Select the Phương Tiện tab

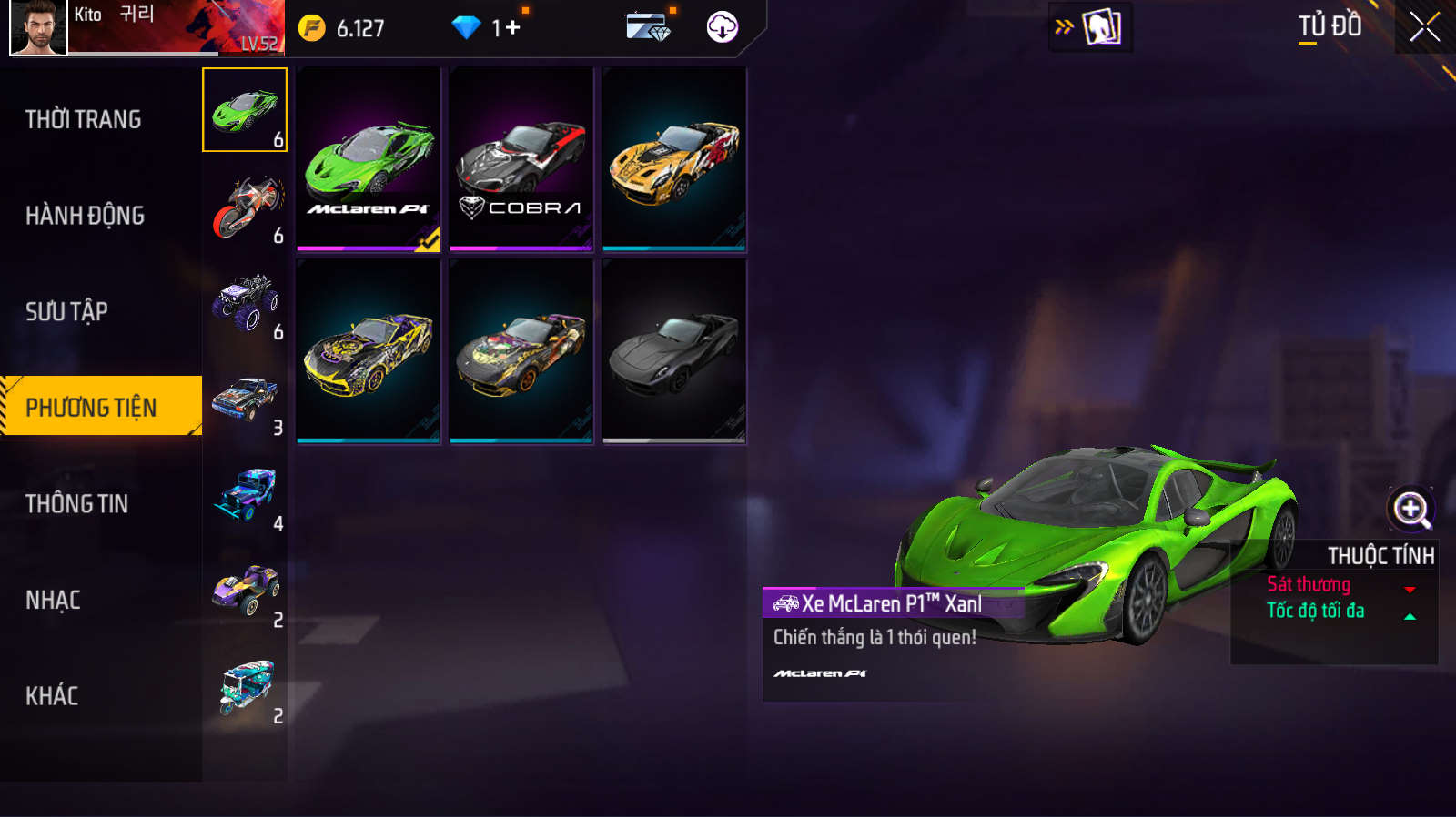(x=92, y=407)
